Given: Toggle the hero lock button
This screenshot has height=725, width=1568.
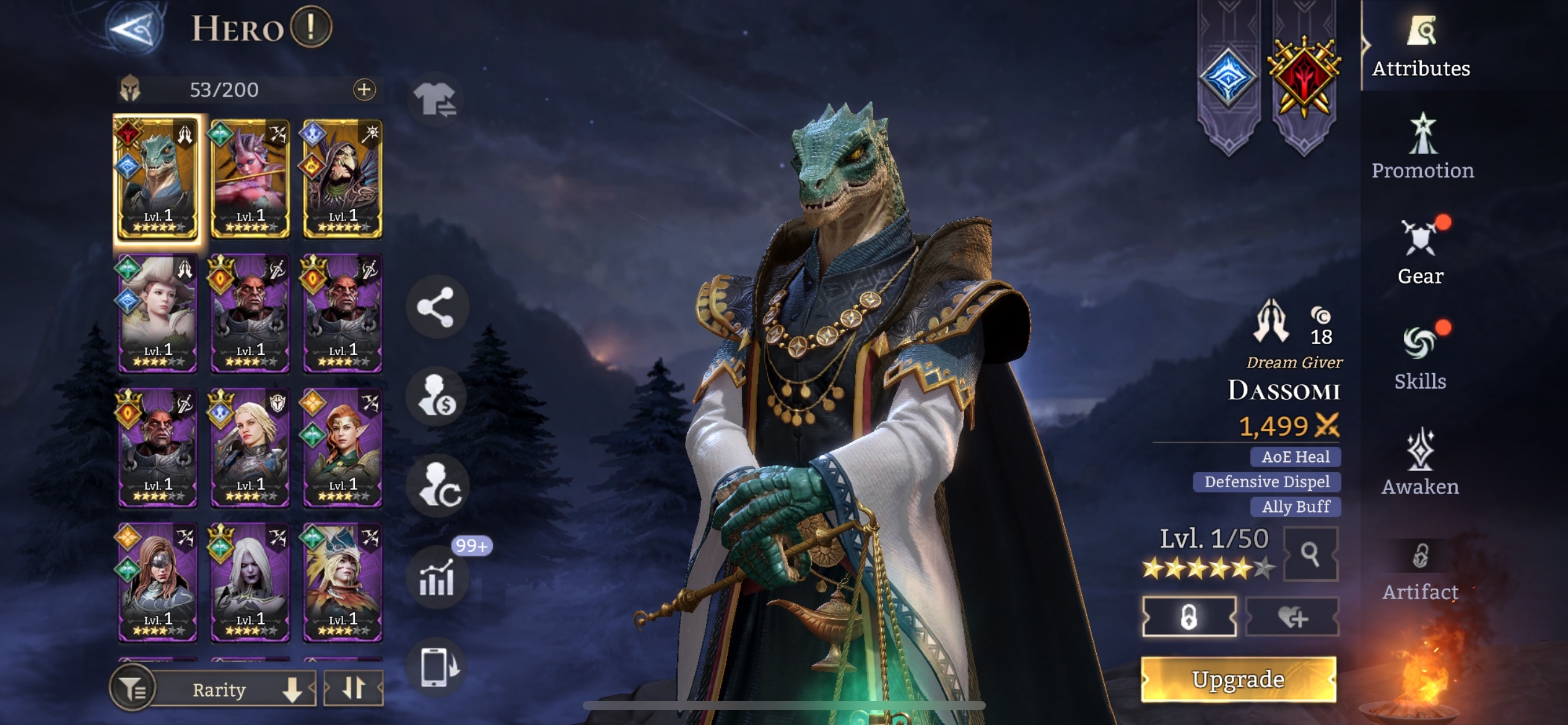Looking at the screenshot, I should click(1189, 617).
